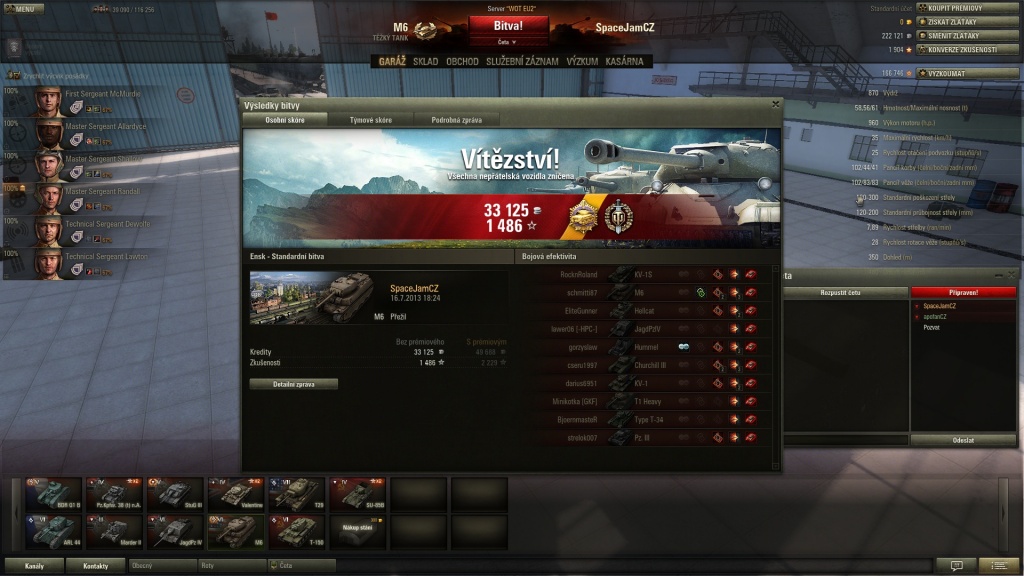Open the Kanály chat button

pos(34,566)
